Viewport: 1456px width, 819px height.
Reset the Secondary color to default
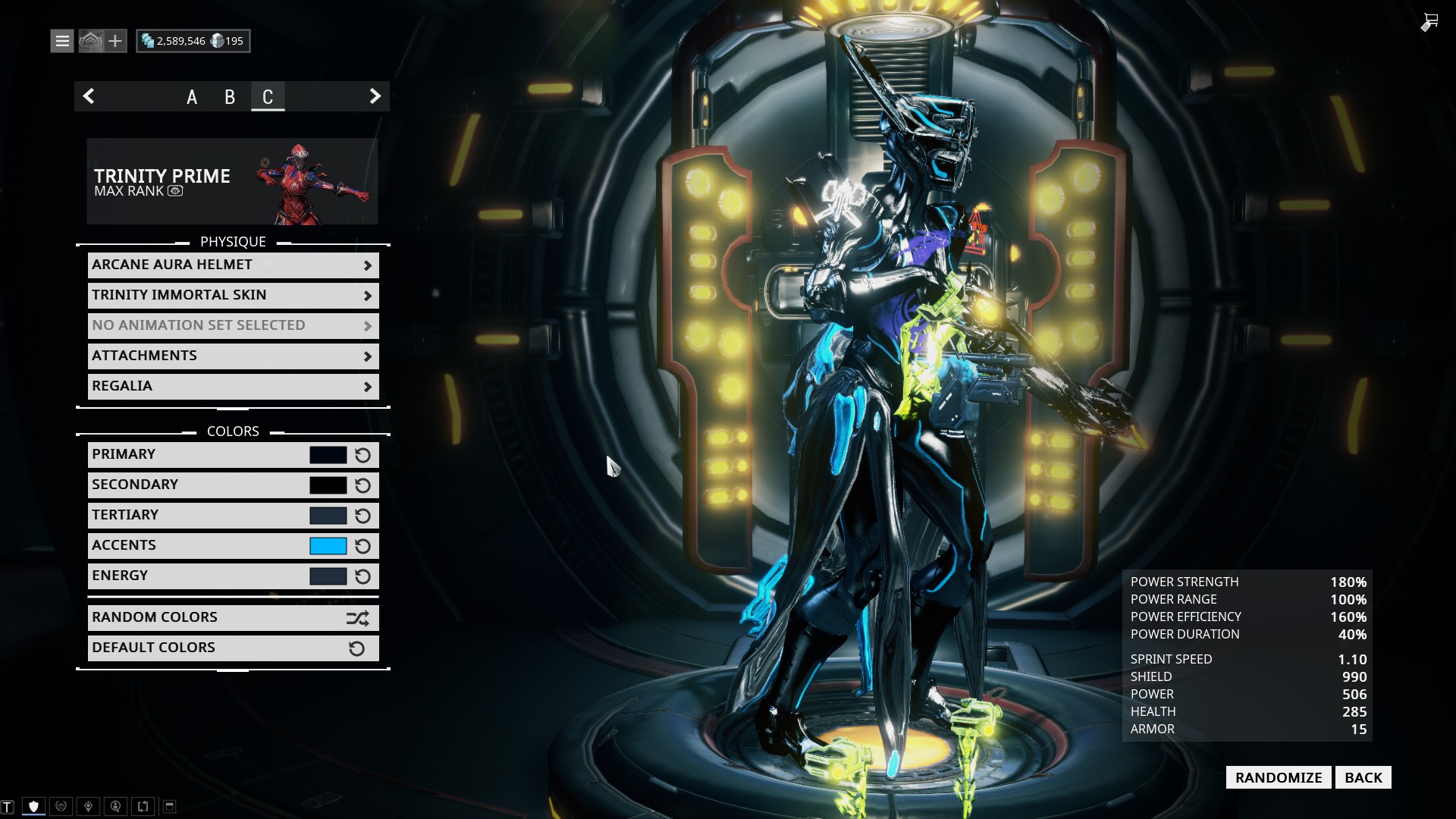click(x=362, y=485)
